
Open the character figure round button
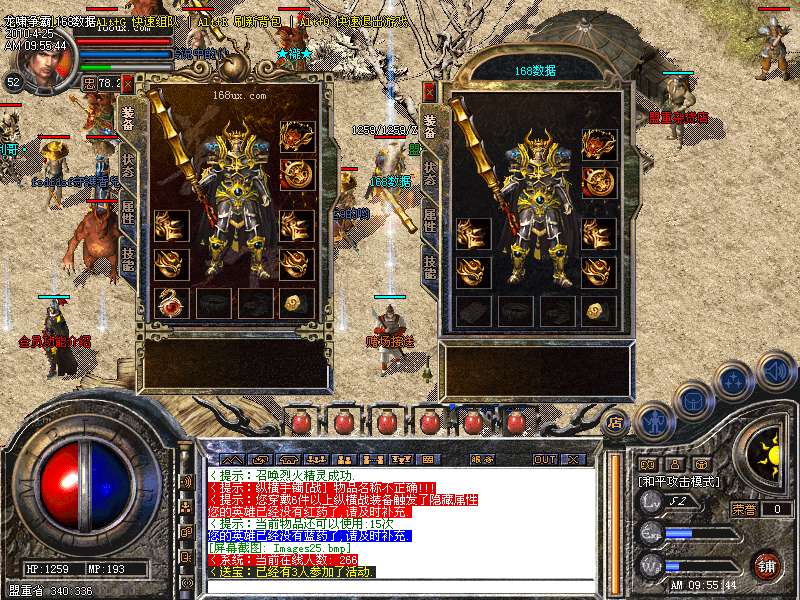653,420
